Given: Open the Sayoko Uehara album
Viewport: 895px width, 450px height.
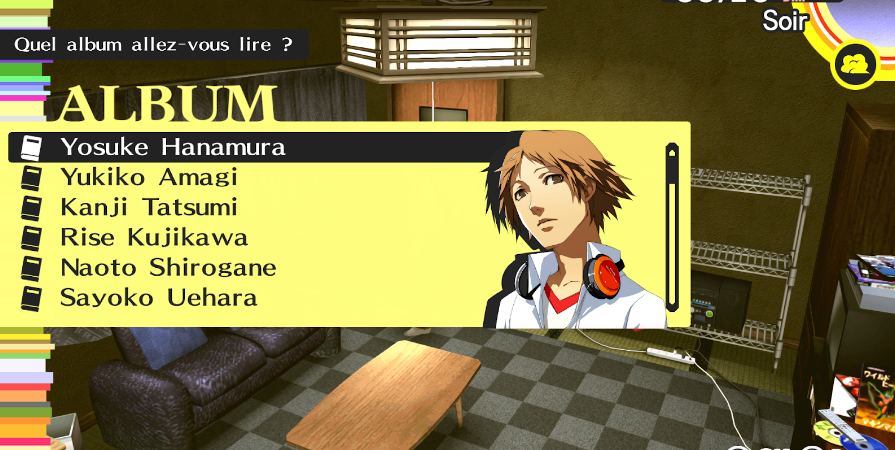Looking at the screenshot, I should 158,298.
